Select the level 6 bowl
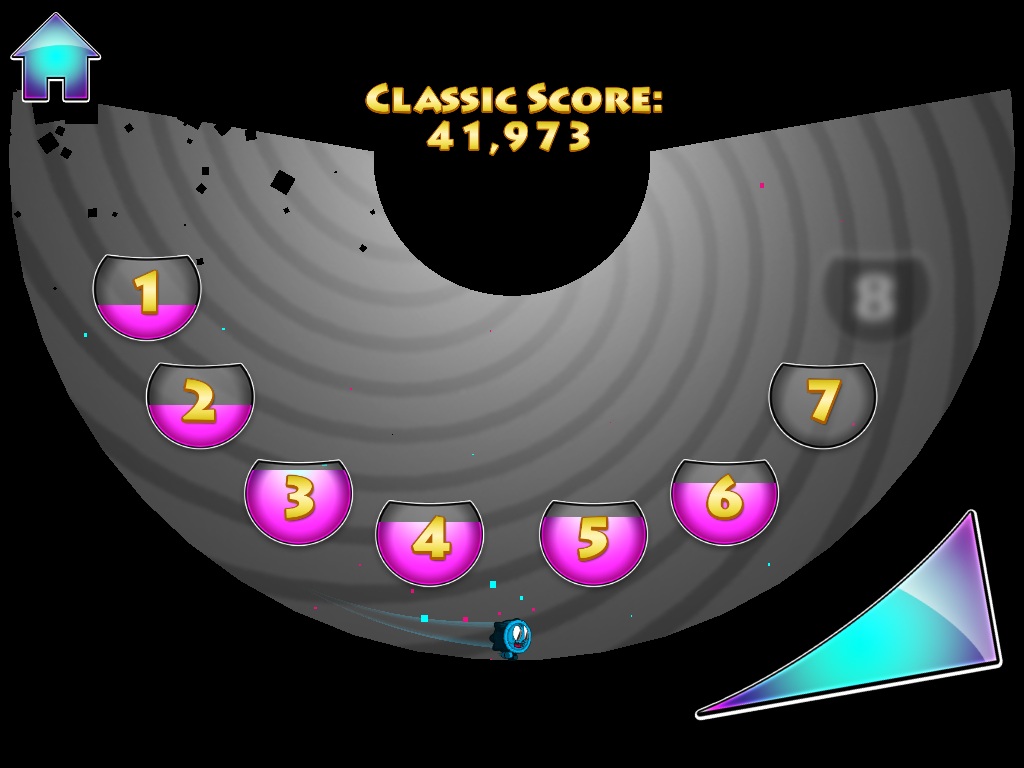 [x=724, y=500]
